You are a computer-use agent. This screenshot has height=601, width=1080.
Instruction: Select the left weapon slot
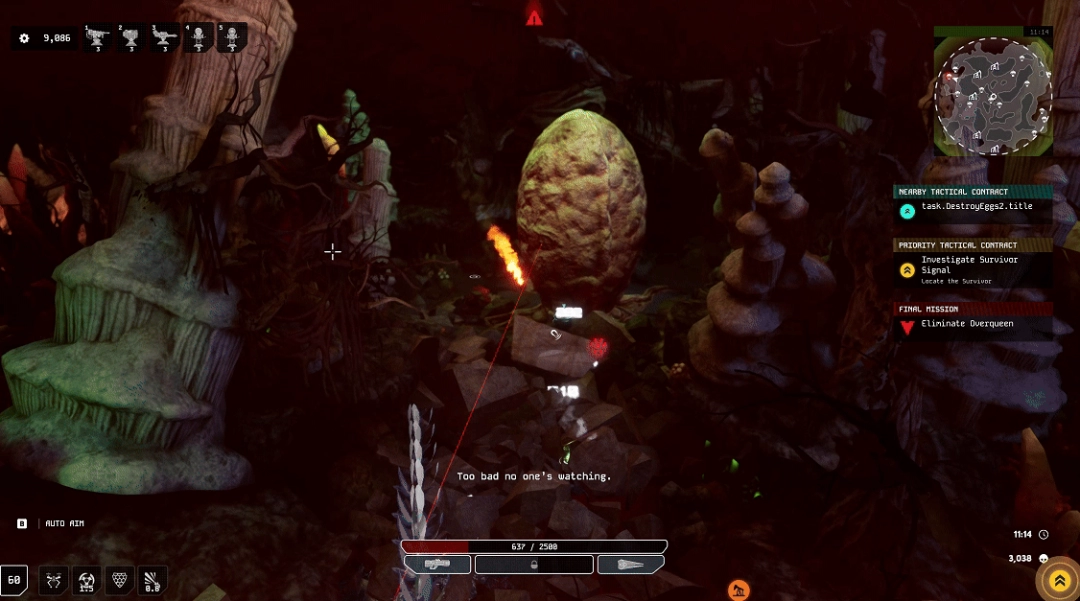[x=437, y=564]
